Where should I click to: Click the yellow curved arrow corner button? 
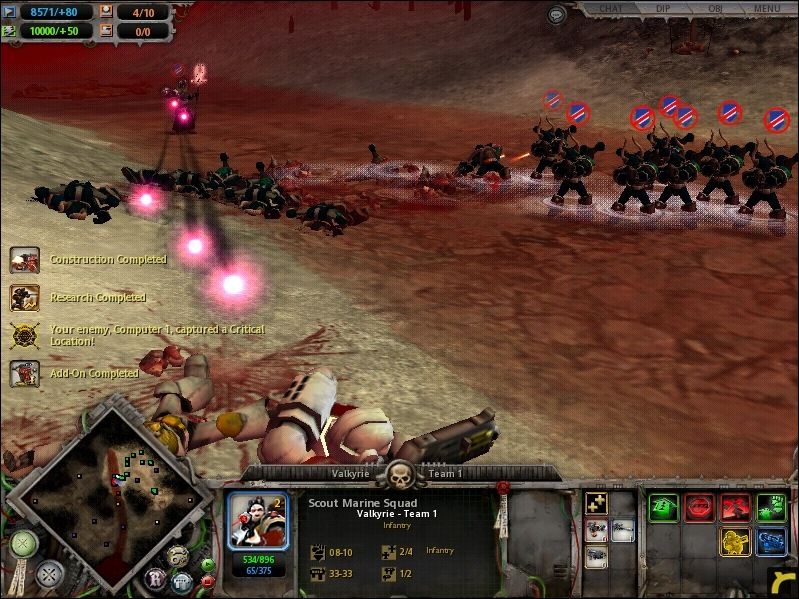pos(782,583)
